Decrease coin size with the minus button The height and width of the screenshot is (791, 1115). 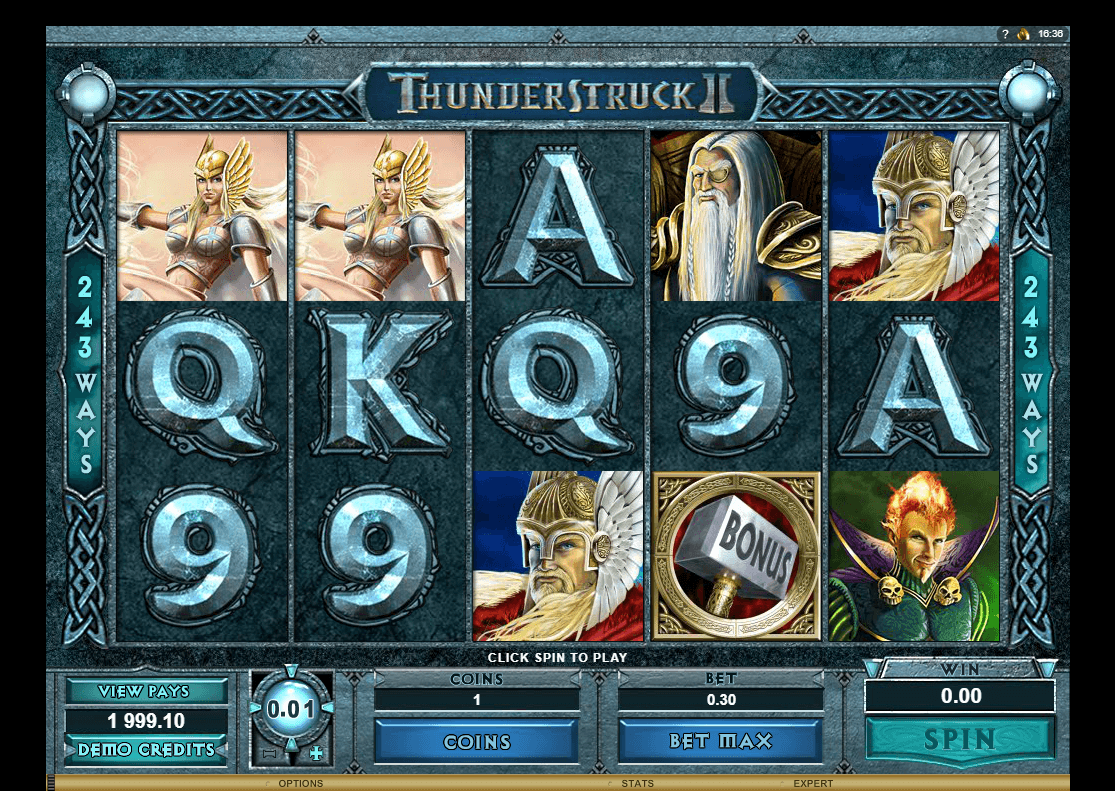click(x=267, y=753)
